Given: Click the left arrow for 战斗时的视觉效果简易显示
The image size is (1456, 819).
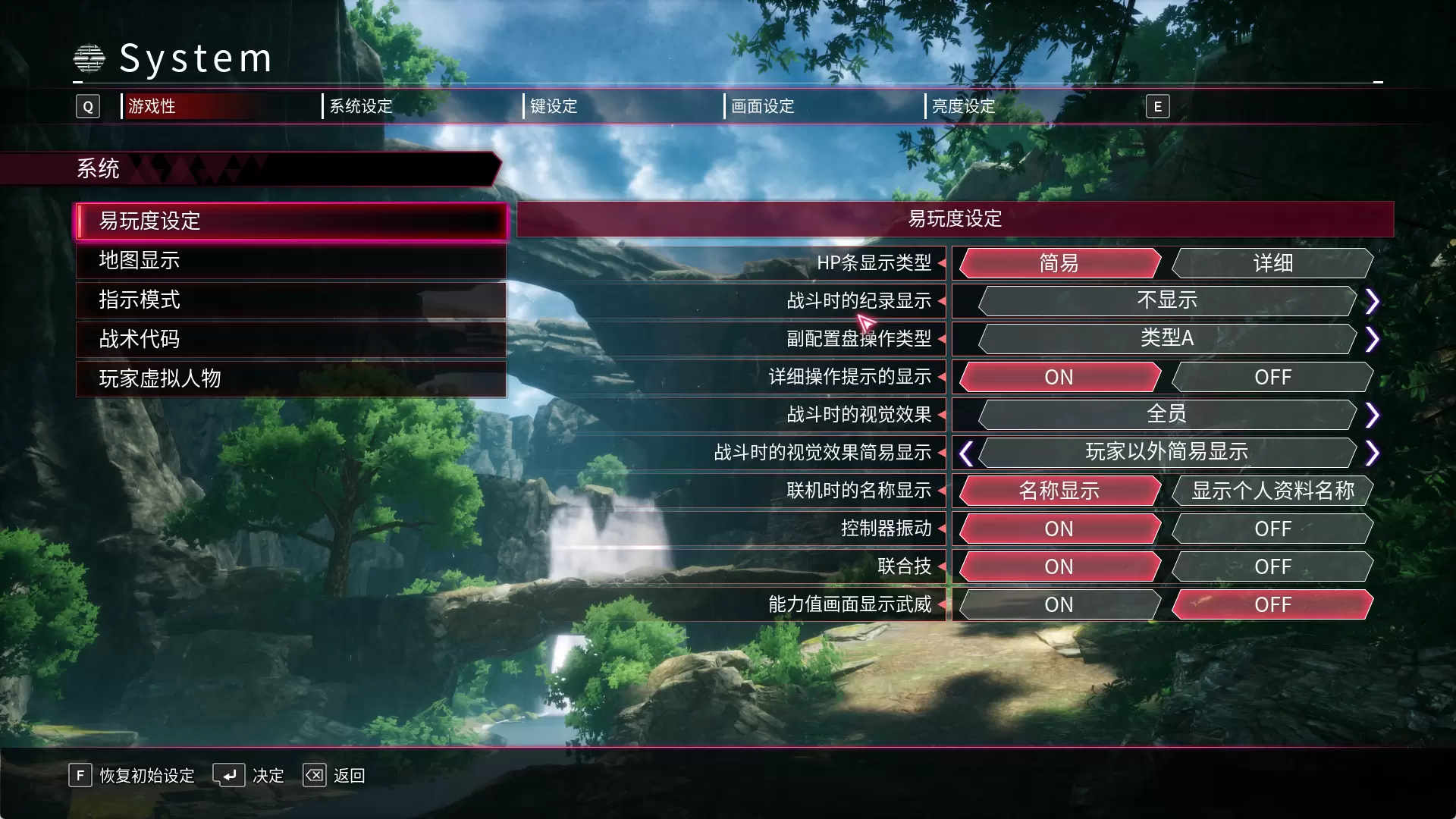Looking at the screenshot, I should 965,453.
